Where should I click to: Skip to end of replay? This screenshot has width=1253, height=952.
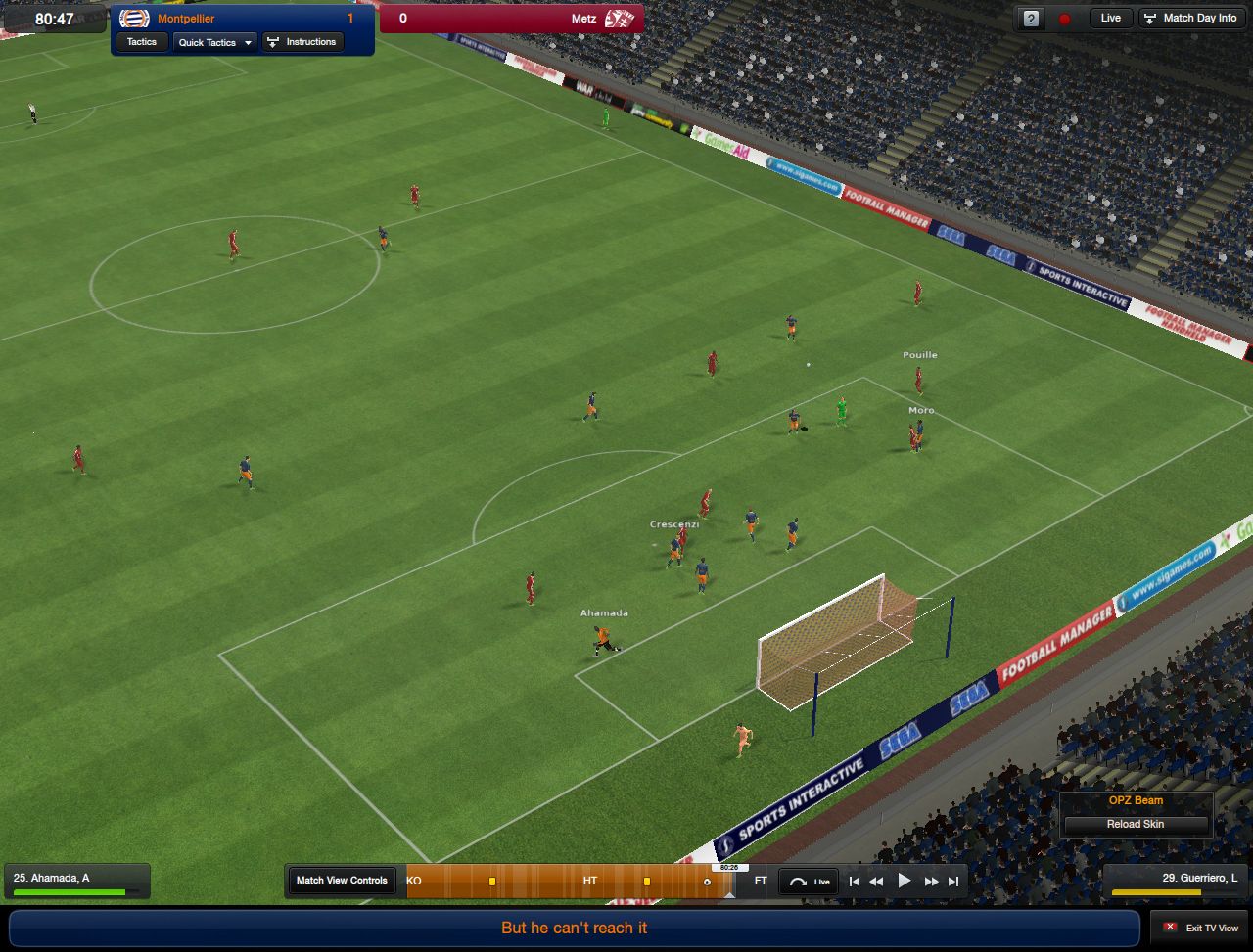tap(953, 882)
